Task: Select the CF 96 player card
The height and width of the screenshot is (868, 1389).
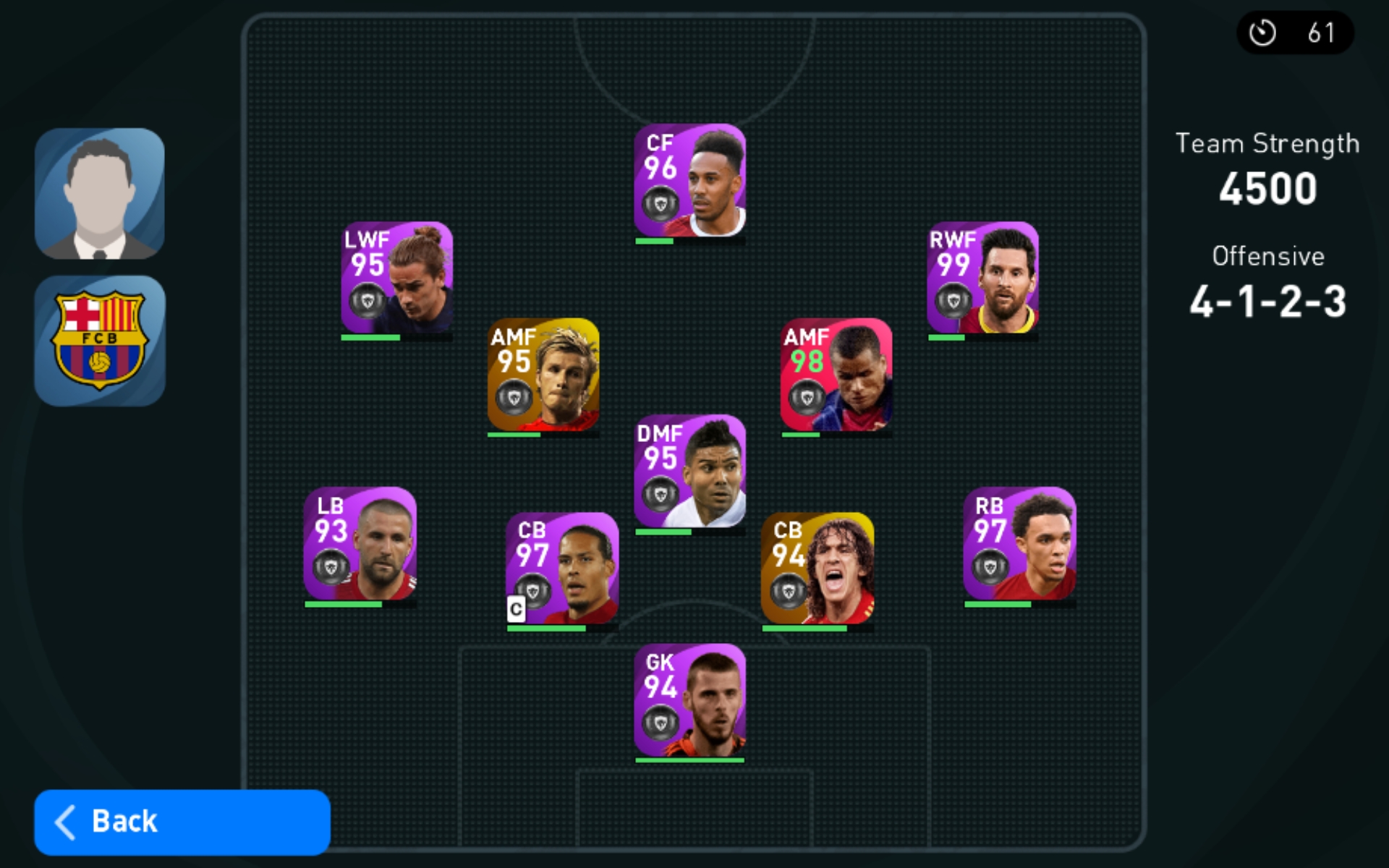Action: [689, 181]
